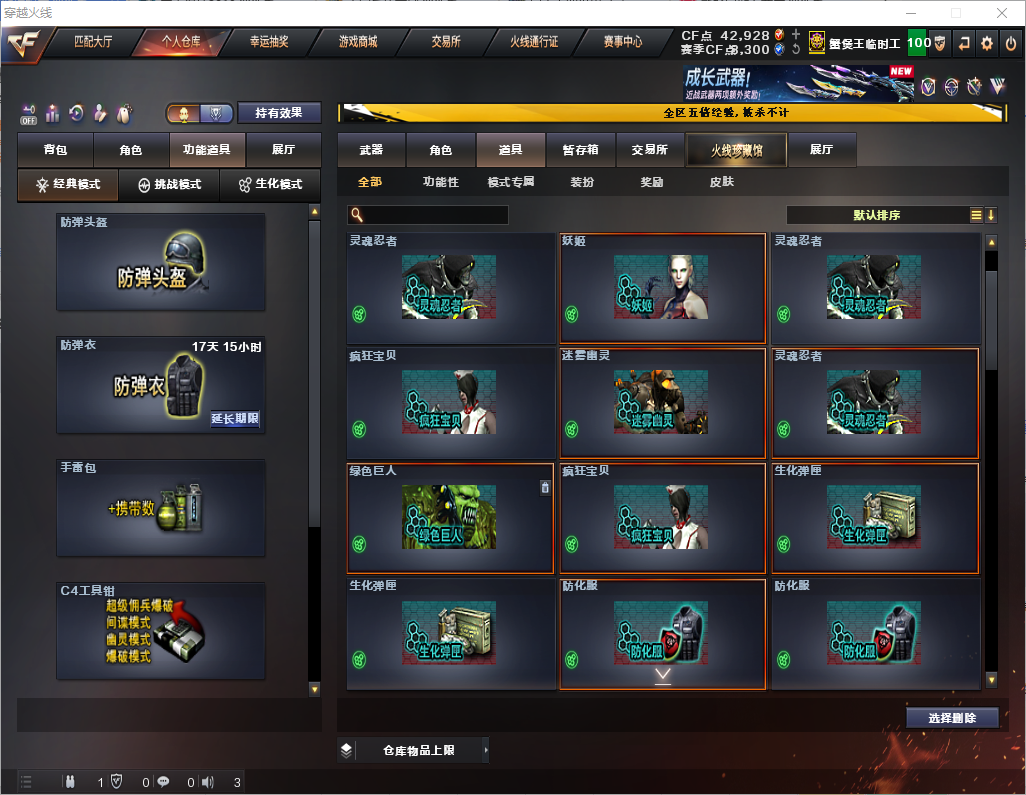Choose the 绿色巨人 green giant item
1026x795 pixels.
click(449, 518)
